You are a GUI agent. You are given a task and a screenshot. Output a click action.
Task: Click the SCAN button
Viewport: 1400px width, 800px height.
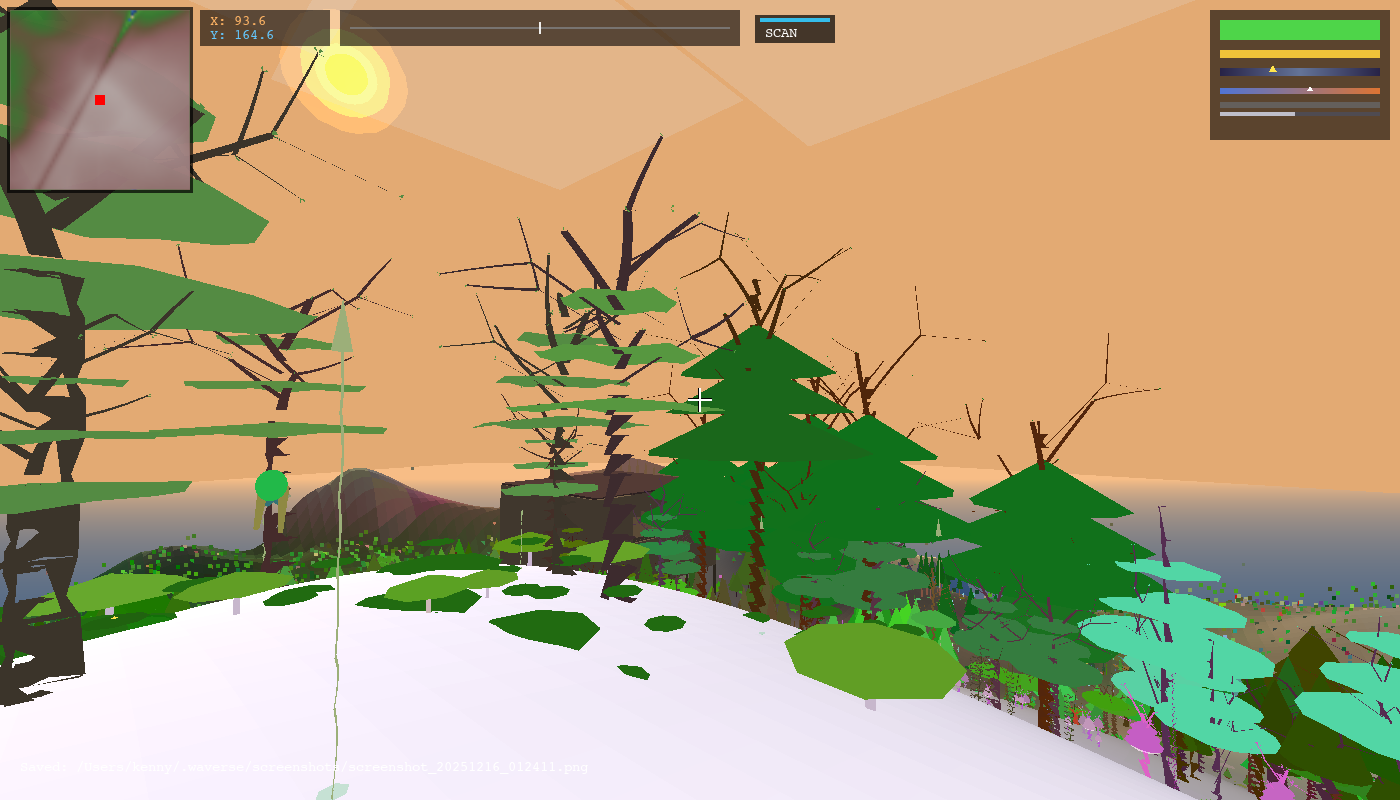tap(793, 30)
